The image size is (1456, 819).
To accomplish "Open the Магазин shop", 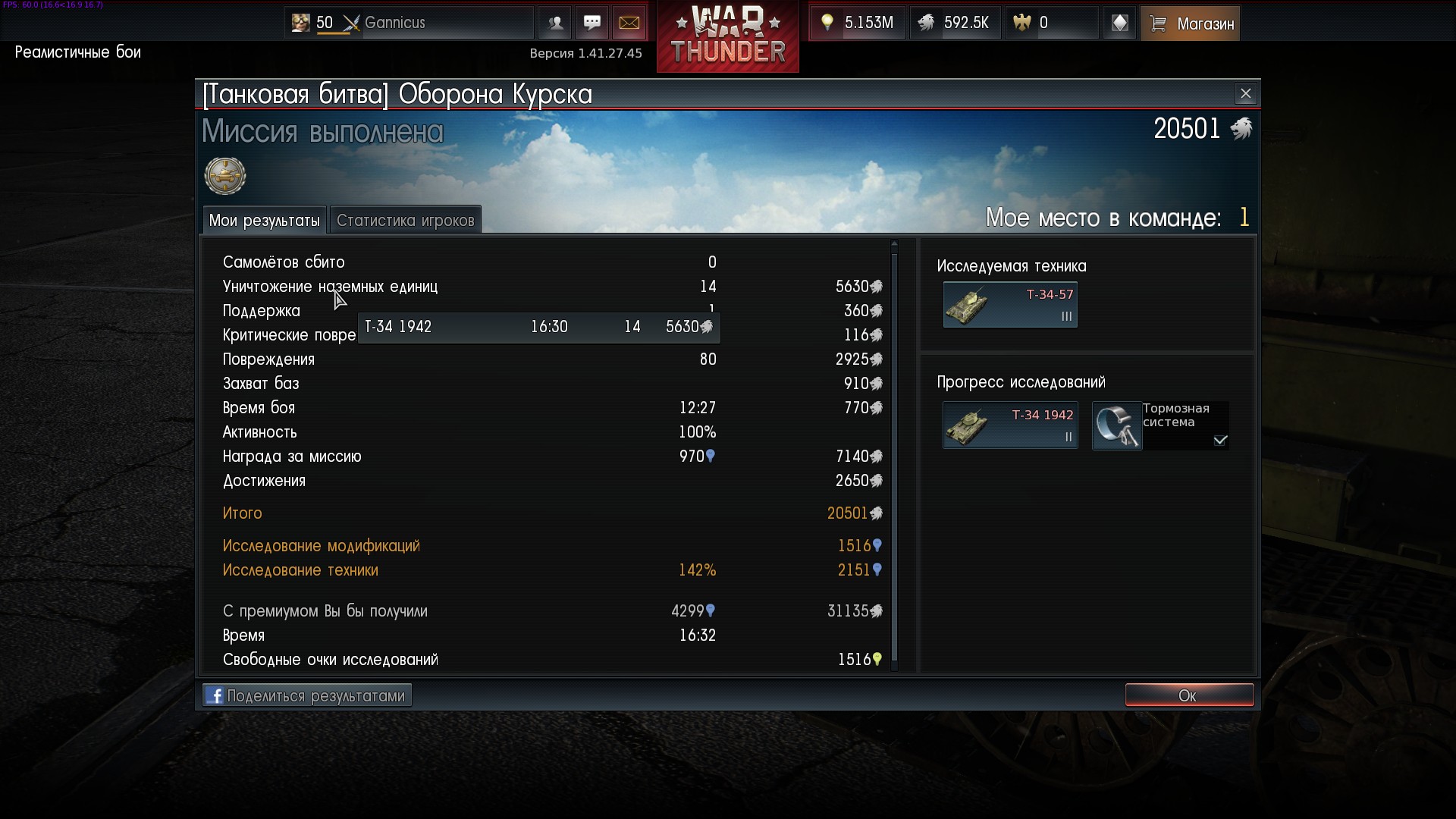I will point(1190,24).
